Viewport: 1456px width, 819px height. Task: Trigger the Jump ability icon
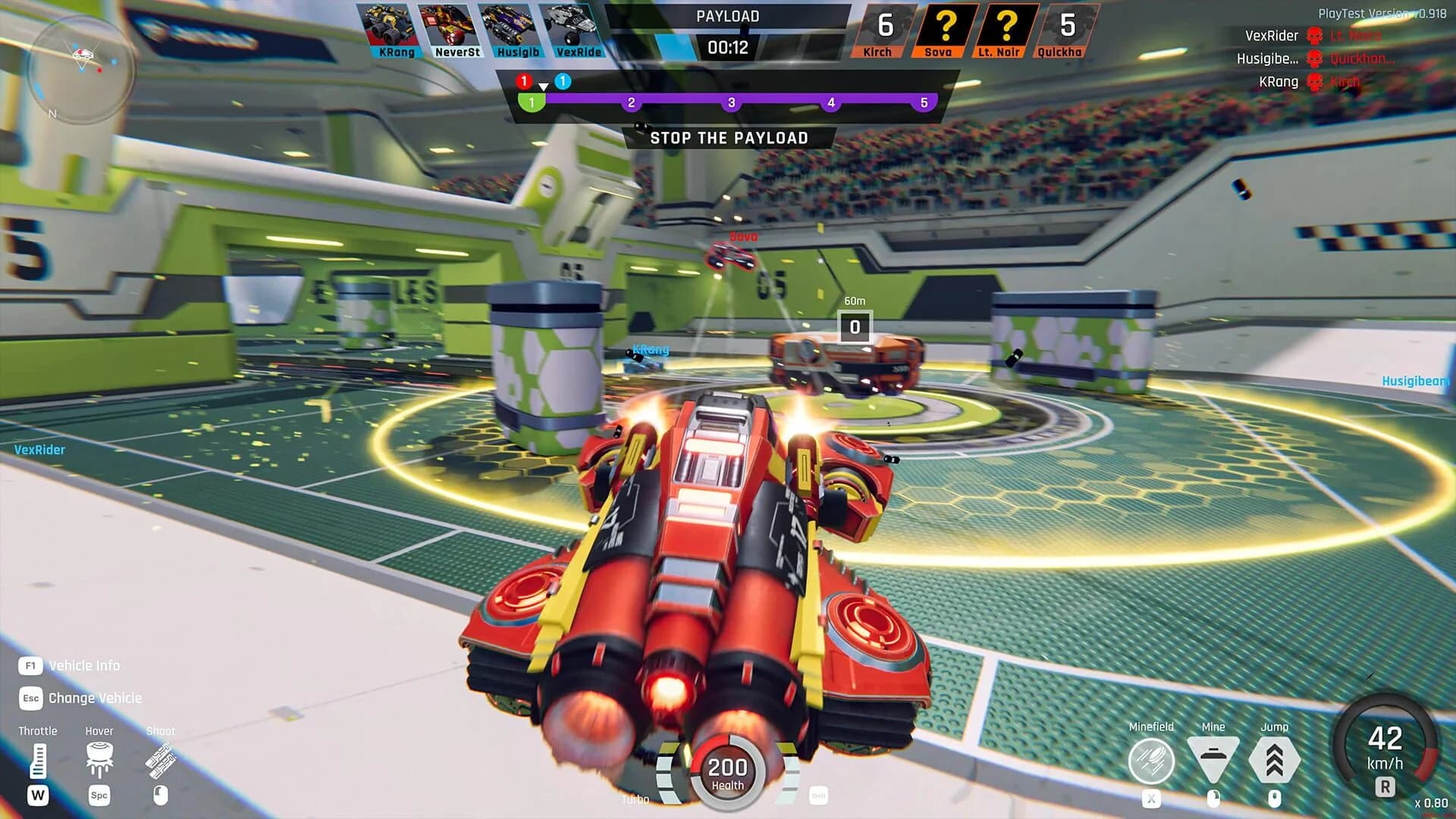pos(1275,758)
